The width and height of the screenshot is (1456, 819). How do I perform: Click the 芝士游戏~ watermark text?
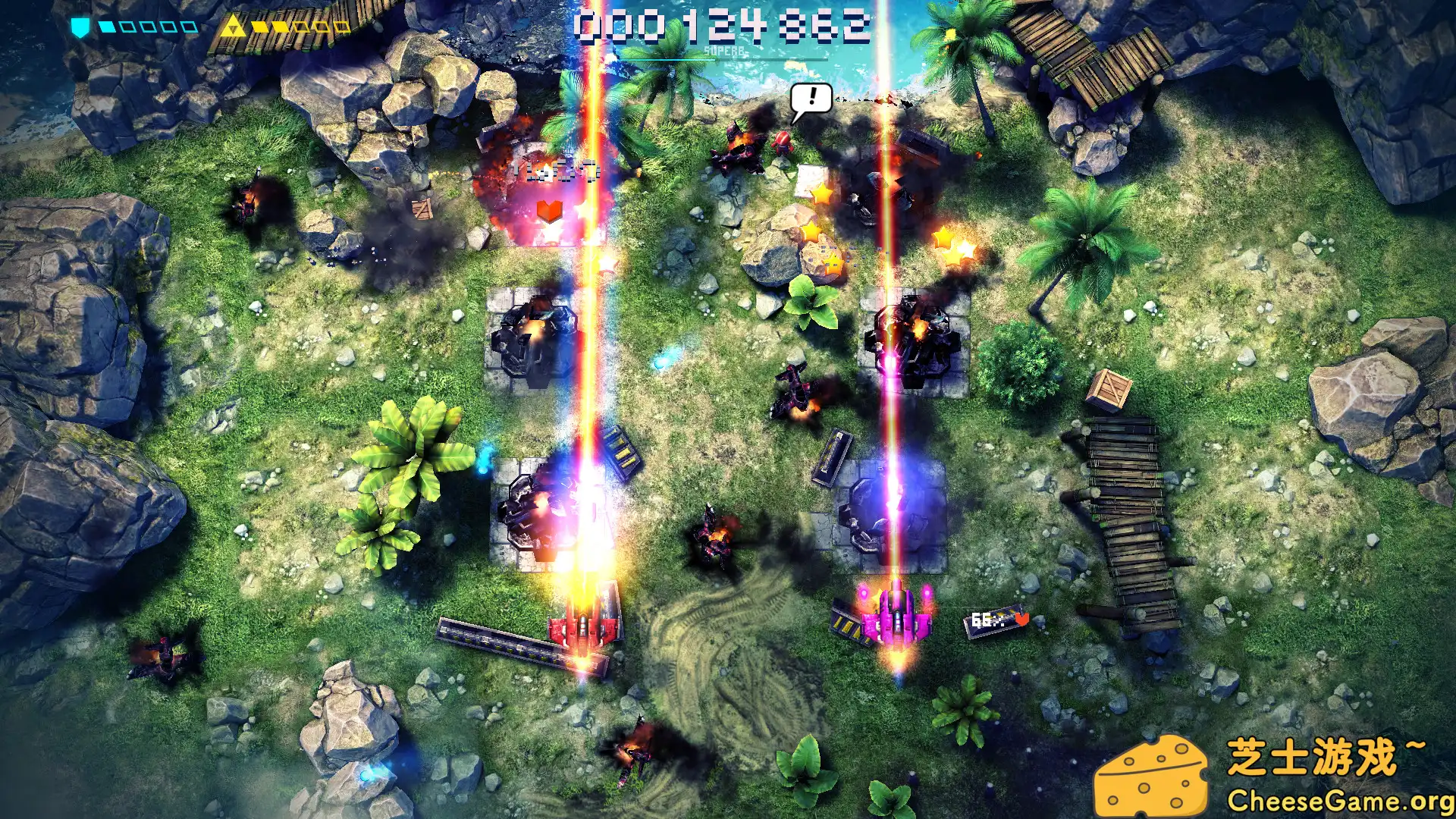click(1327, 755)
